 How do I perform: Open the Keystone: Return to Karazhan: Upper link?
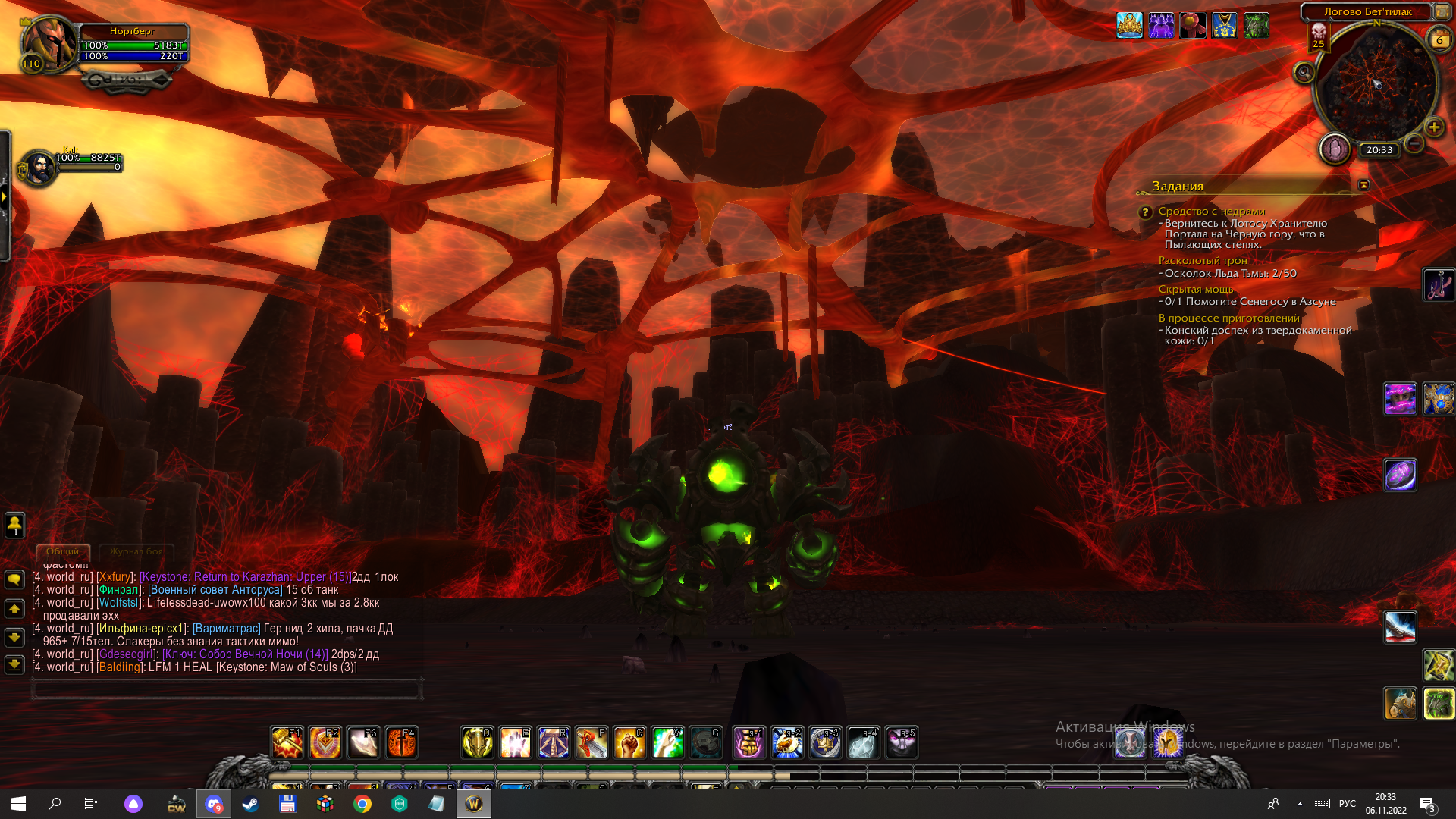point(246,577)
